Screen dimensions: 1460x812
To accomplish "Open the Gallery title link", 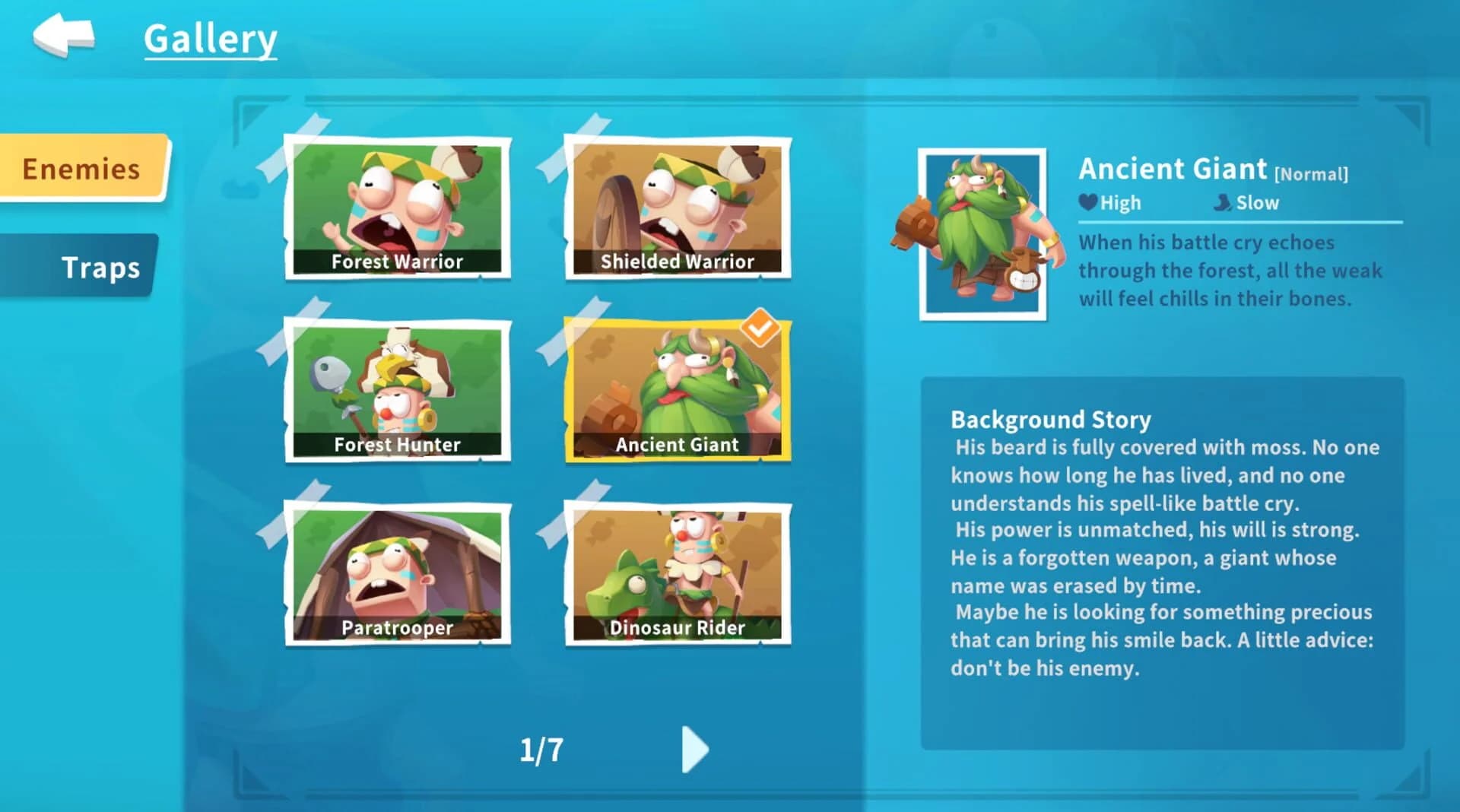I will click(x=211, y=37).
